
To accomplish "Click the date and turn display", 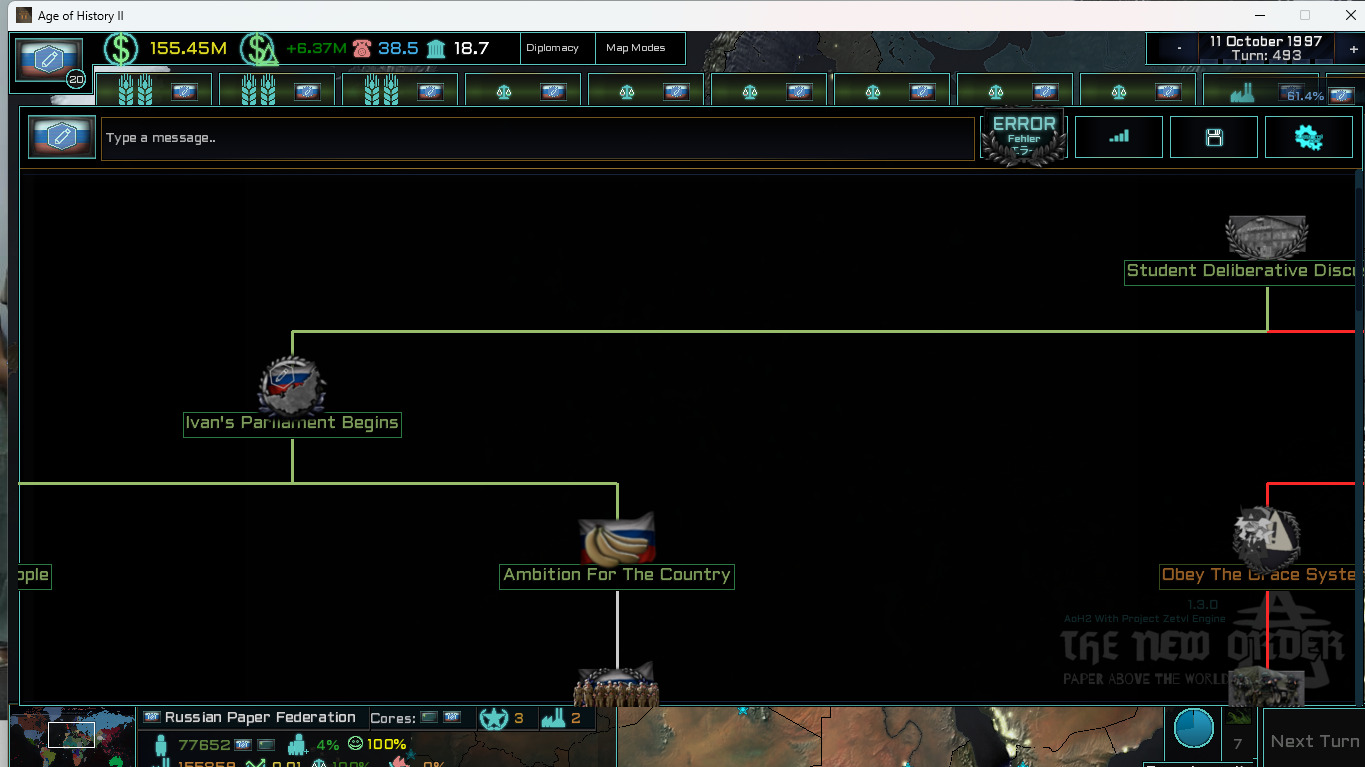I will tap(1265, 48).
